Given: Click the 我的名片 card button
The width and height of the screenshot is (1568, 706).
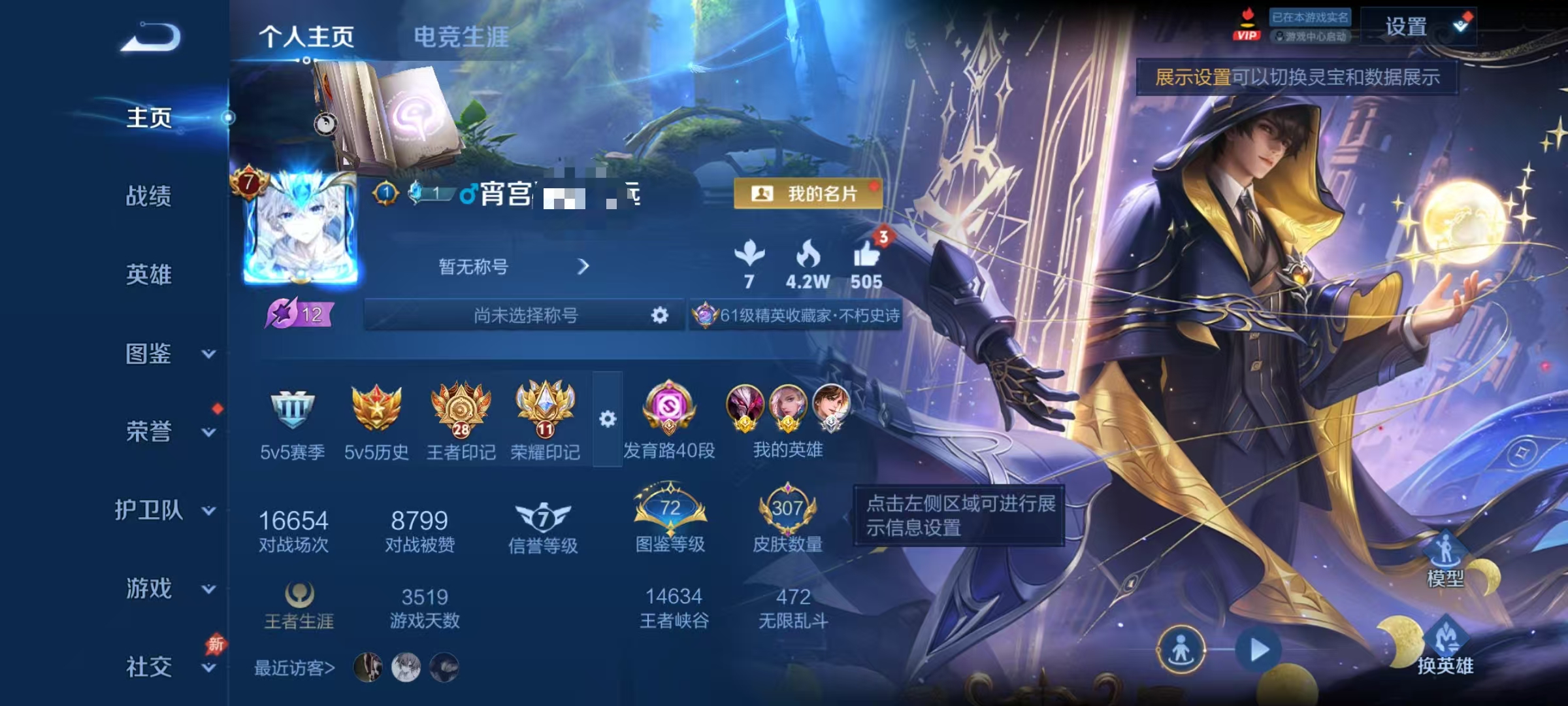Looking at the screenshot, I should 808,194.
